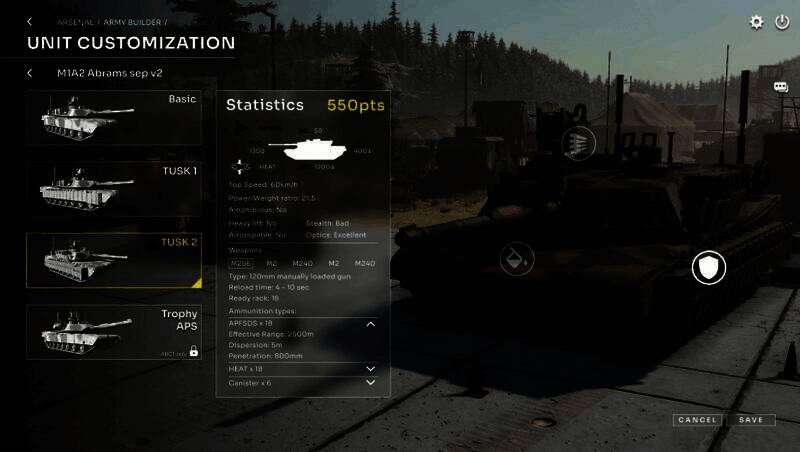Collapse the APFSDS ammunition details
The height and width of the screenshot is (452, 800).
point(370,324)
